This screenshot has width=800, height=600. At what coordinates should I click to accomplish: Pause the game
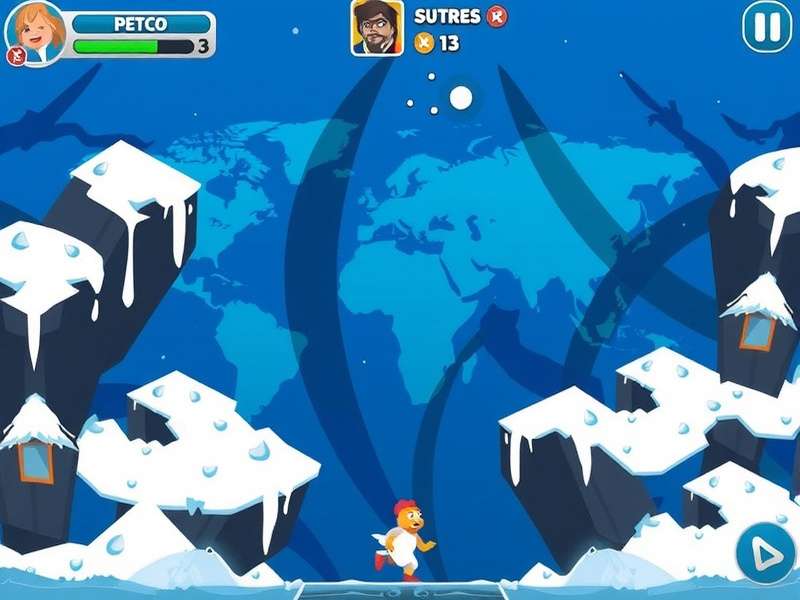pos(767,27)
